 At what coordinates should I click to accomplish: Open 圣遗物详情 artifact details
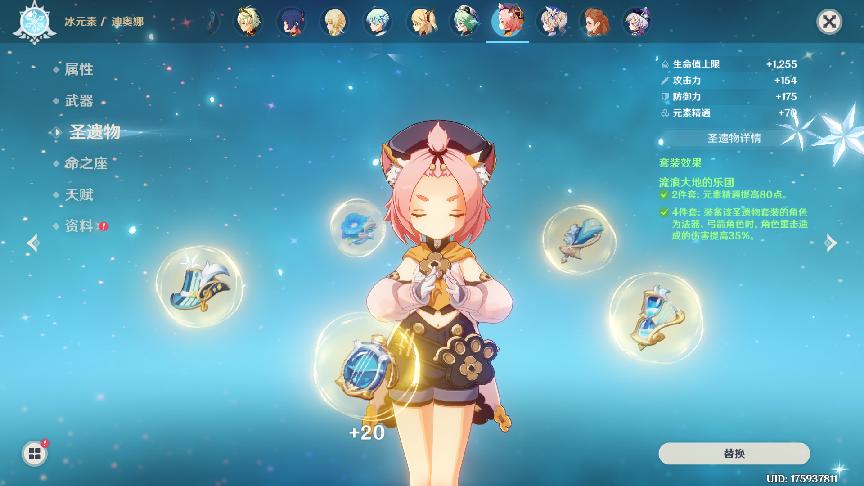734,138
